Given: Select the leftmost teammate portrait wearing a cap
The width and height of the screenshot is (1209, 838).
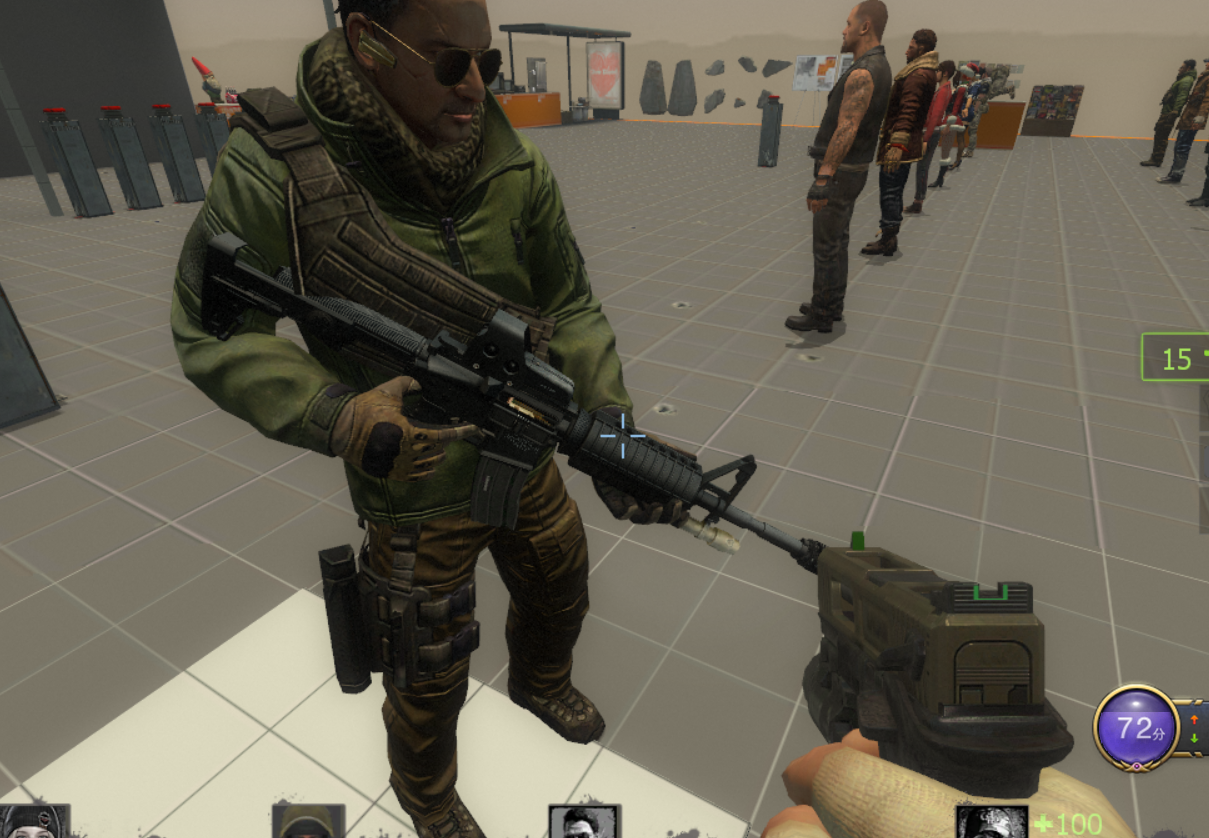Looking at the screenshot, I should tap(36, 822).
